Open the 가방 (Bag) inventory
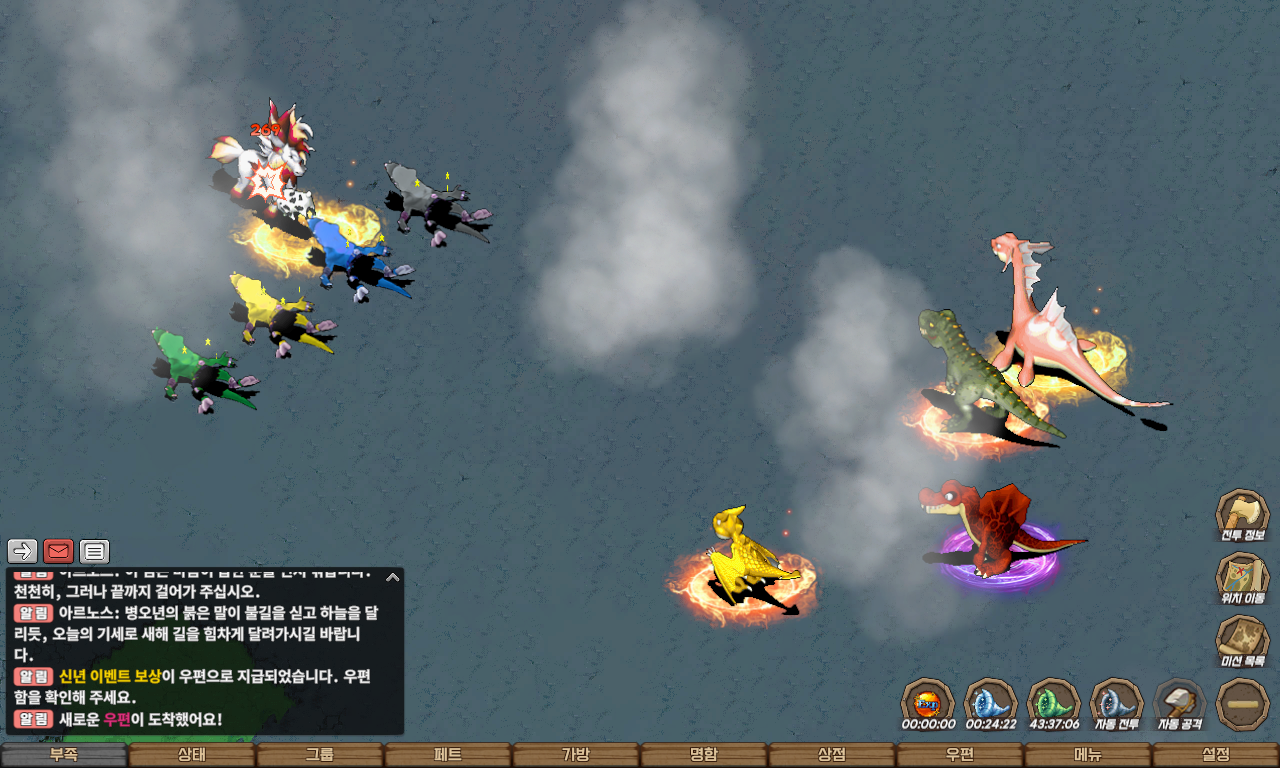The height and width of the screenshot is (768, 1280). coord(576,755)
